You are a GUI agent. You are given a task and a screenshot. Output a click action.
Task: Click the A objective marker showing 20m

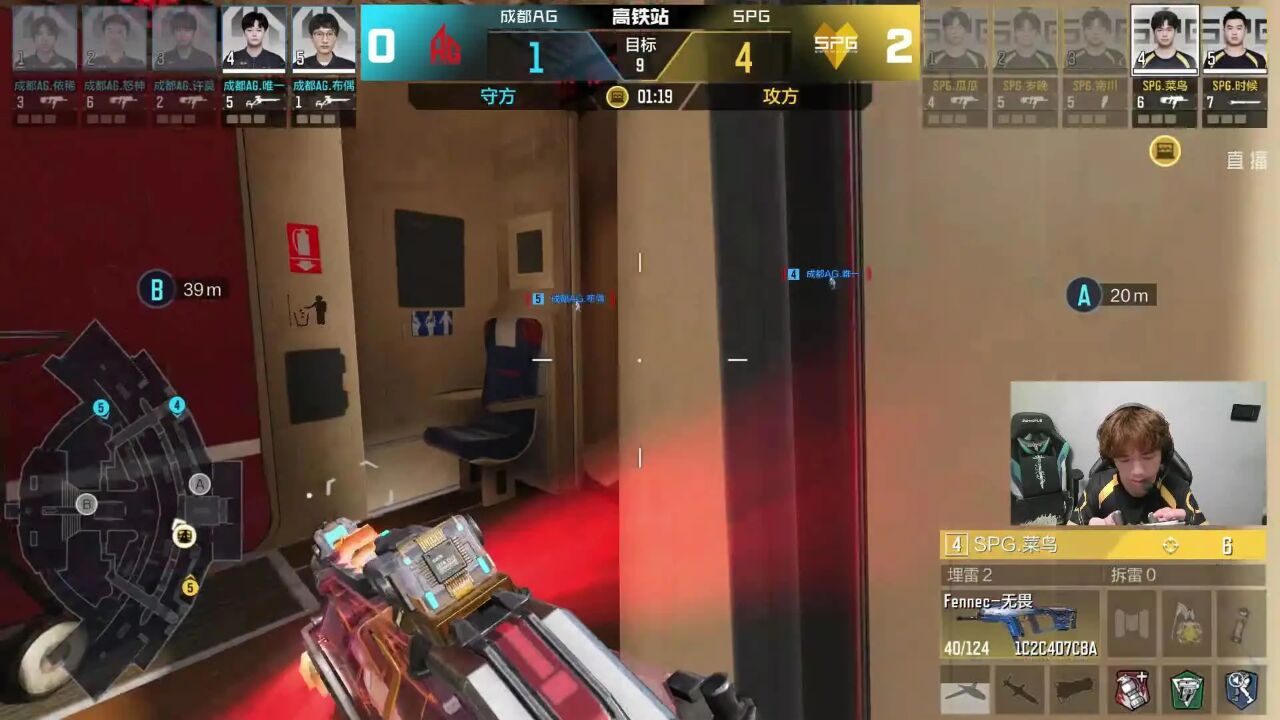(x=1083, y=295)
